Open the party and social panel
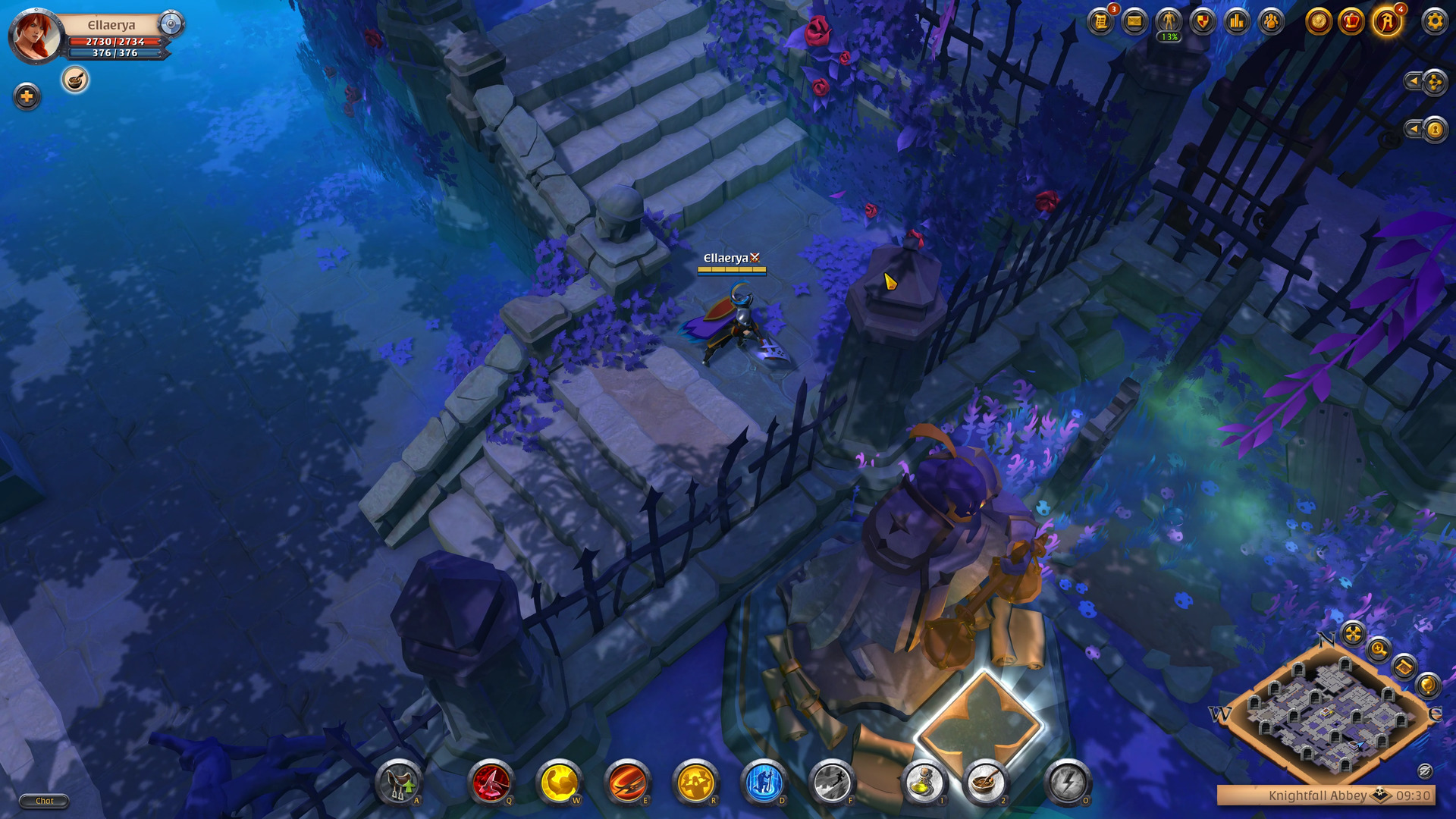Viewport: 1456px width, 819px height. [x=1269, y=22]
